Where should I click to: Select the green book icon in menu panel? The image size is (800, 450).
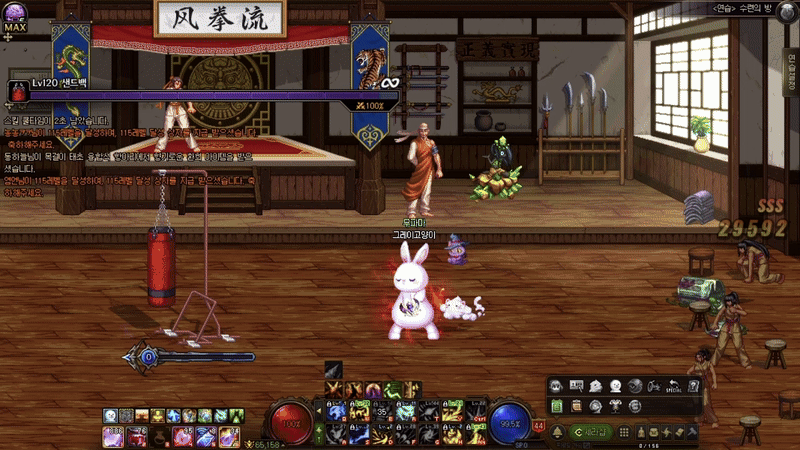pos(557,405)
